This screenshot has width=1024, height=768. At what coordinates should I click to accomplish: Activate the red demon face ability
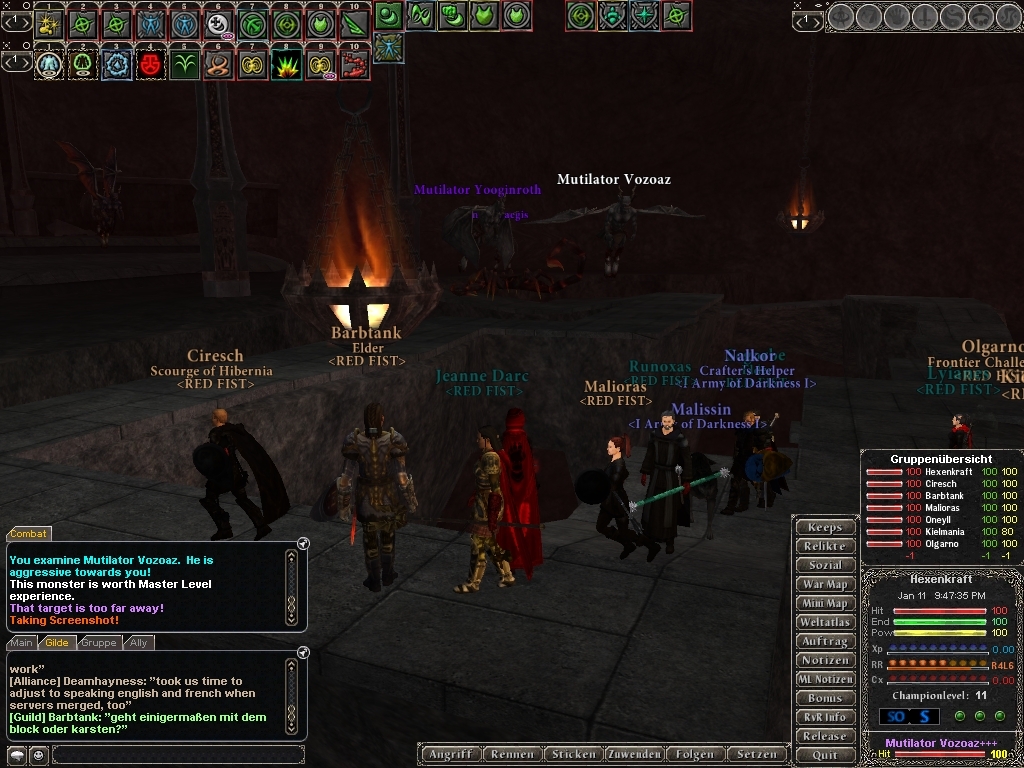click(x=151, y=64)
